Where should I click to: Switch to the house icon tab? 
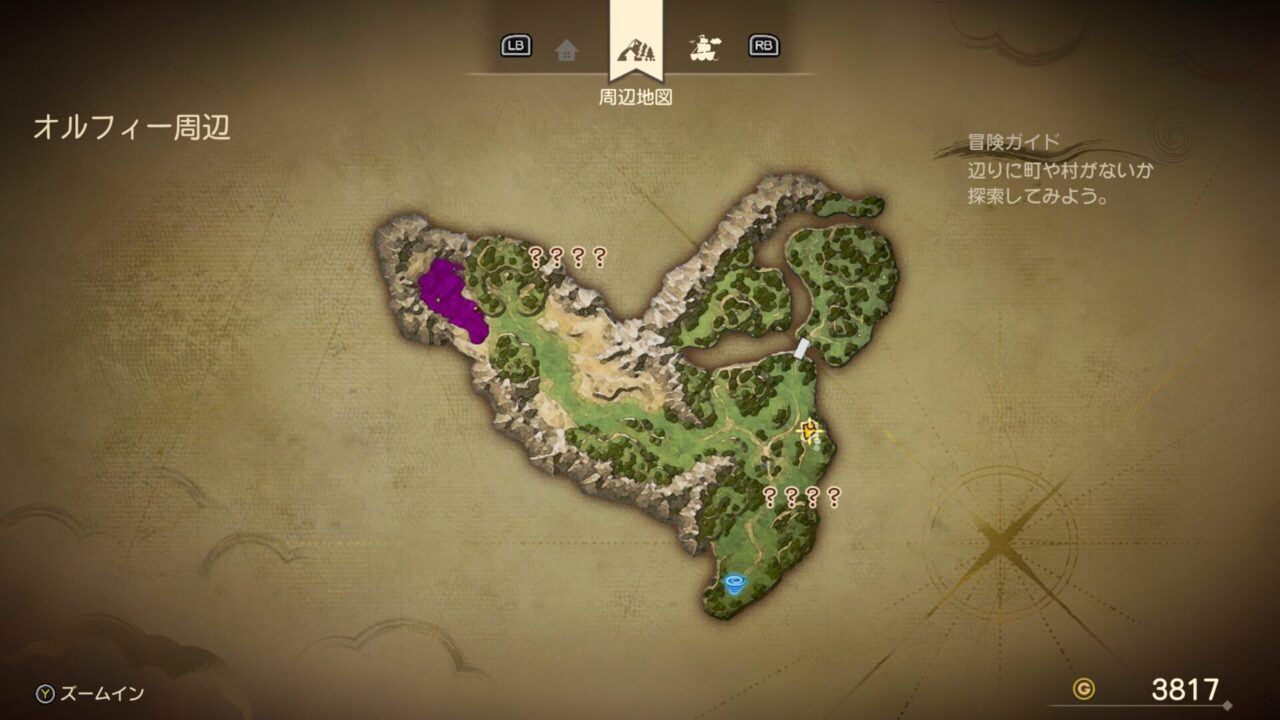(567, 48)
